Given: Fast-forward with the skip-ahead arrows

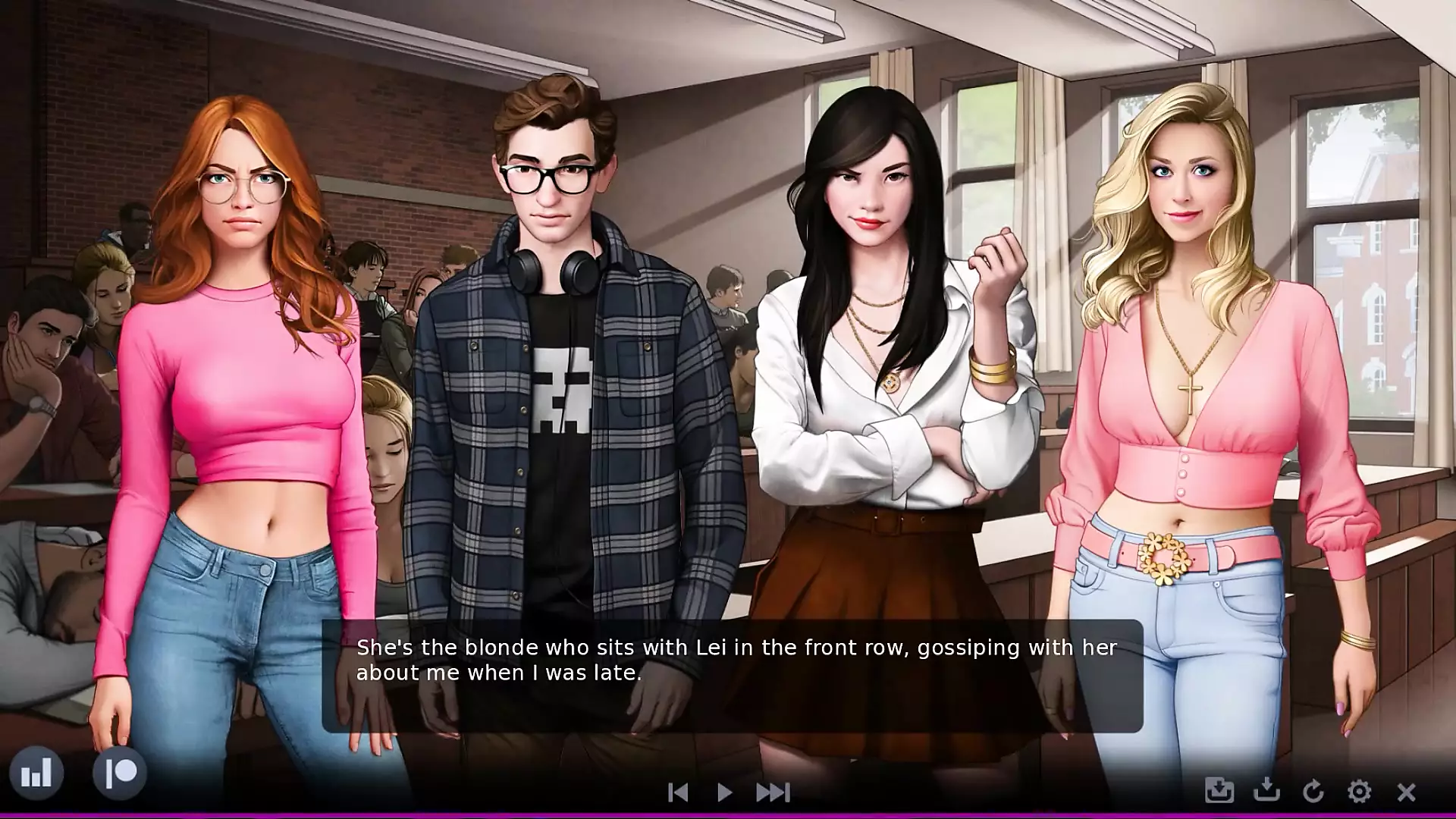Looking at the screenshot, I should point(773,792).
